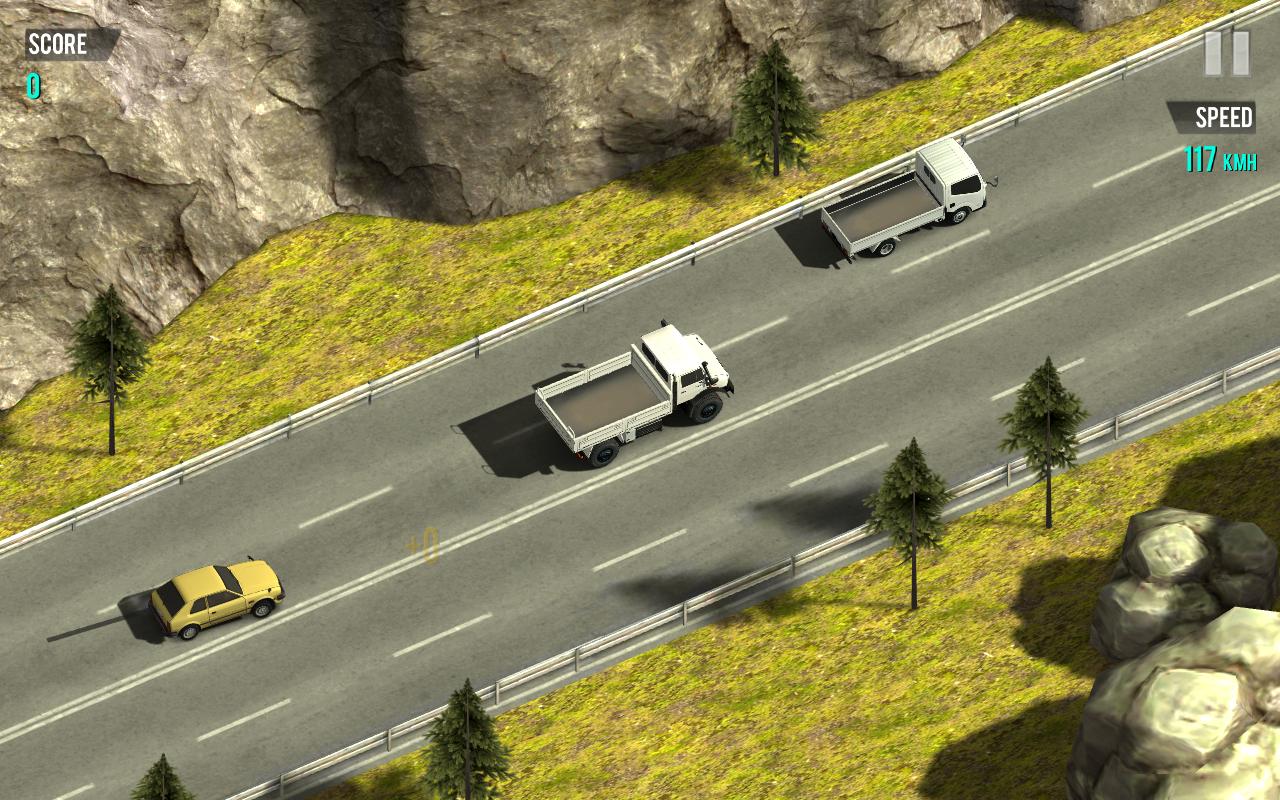Viewport: 1280px width, 800px height.
Task: Tap the SCORE label
Action: tap(60, 44)
